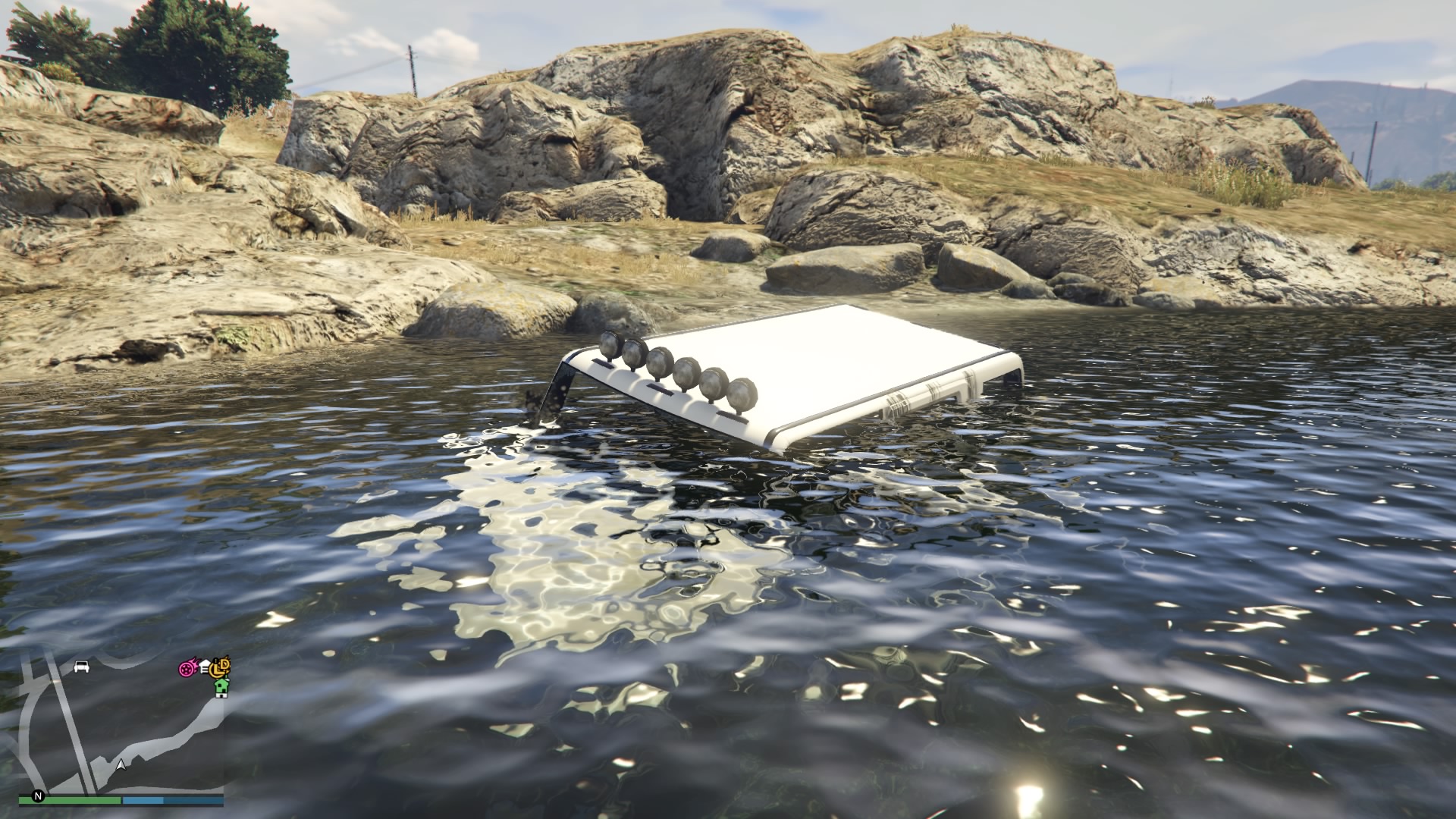Click the green house blip on the minimap

pos(221,686)
